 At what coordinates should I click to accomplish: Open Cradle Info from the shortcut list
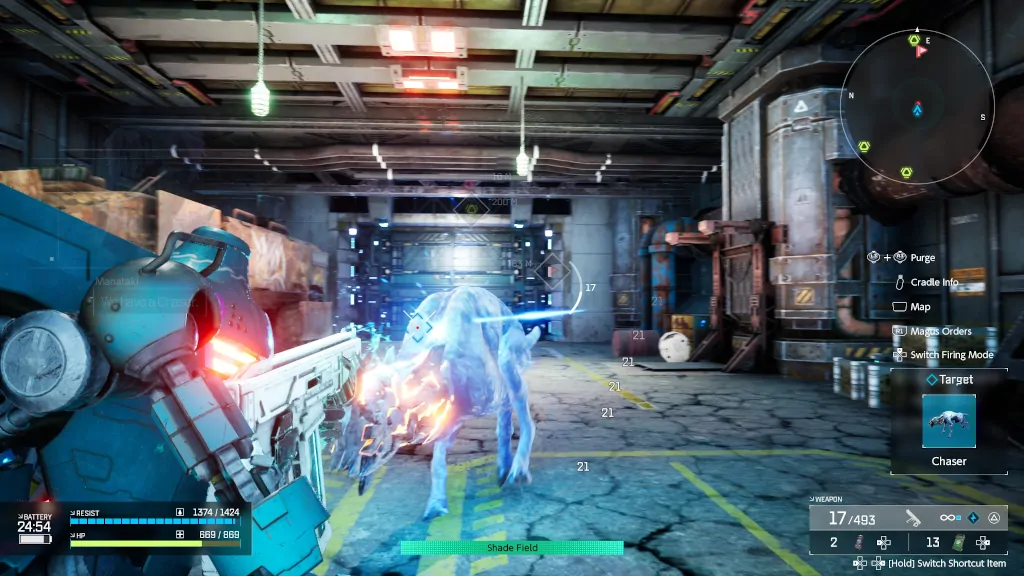(x=934, y=282)
